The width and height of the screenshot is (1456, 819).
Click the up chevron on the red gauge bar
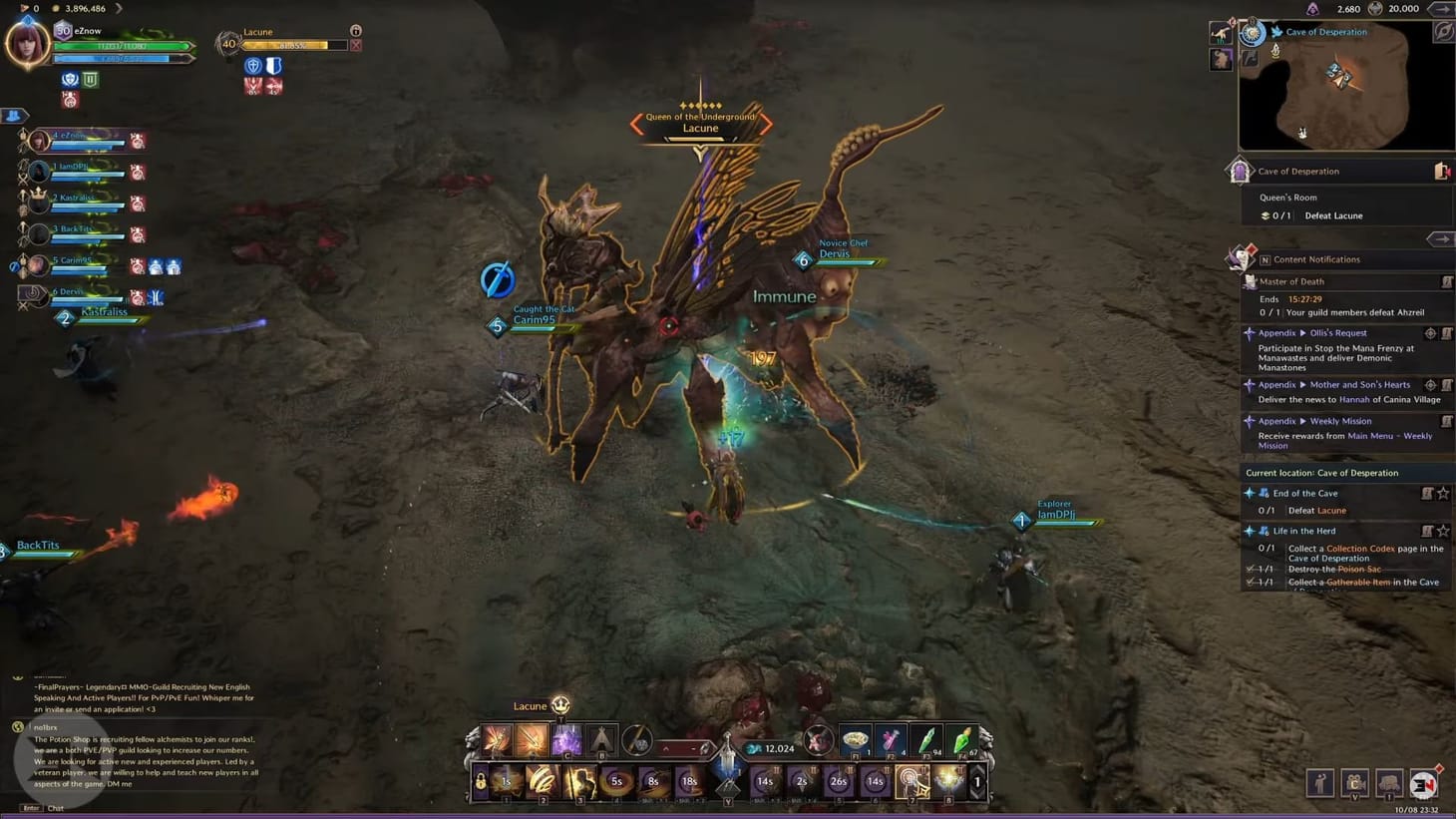pos(667,745)
